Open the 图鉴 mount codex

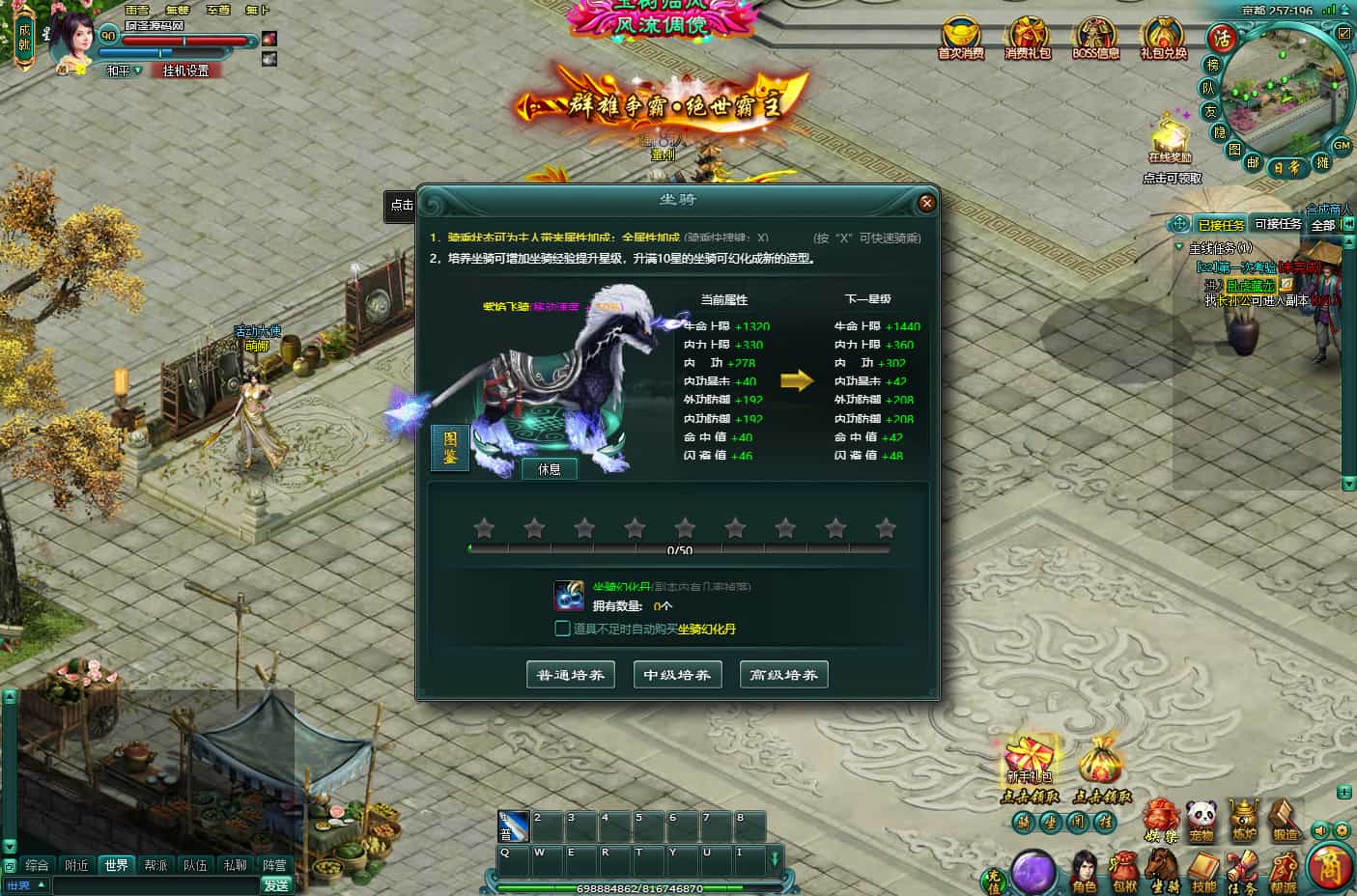(450, 448)
